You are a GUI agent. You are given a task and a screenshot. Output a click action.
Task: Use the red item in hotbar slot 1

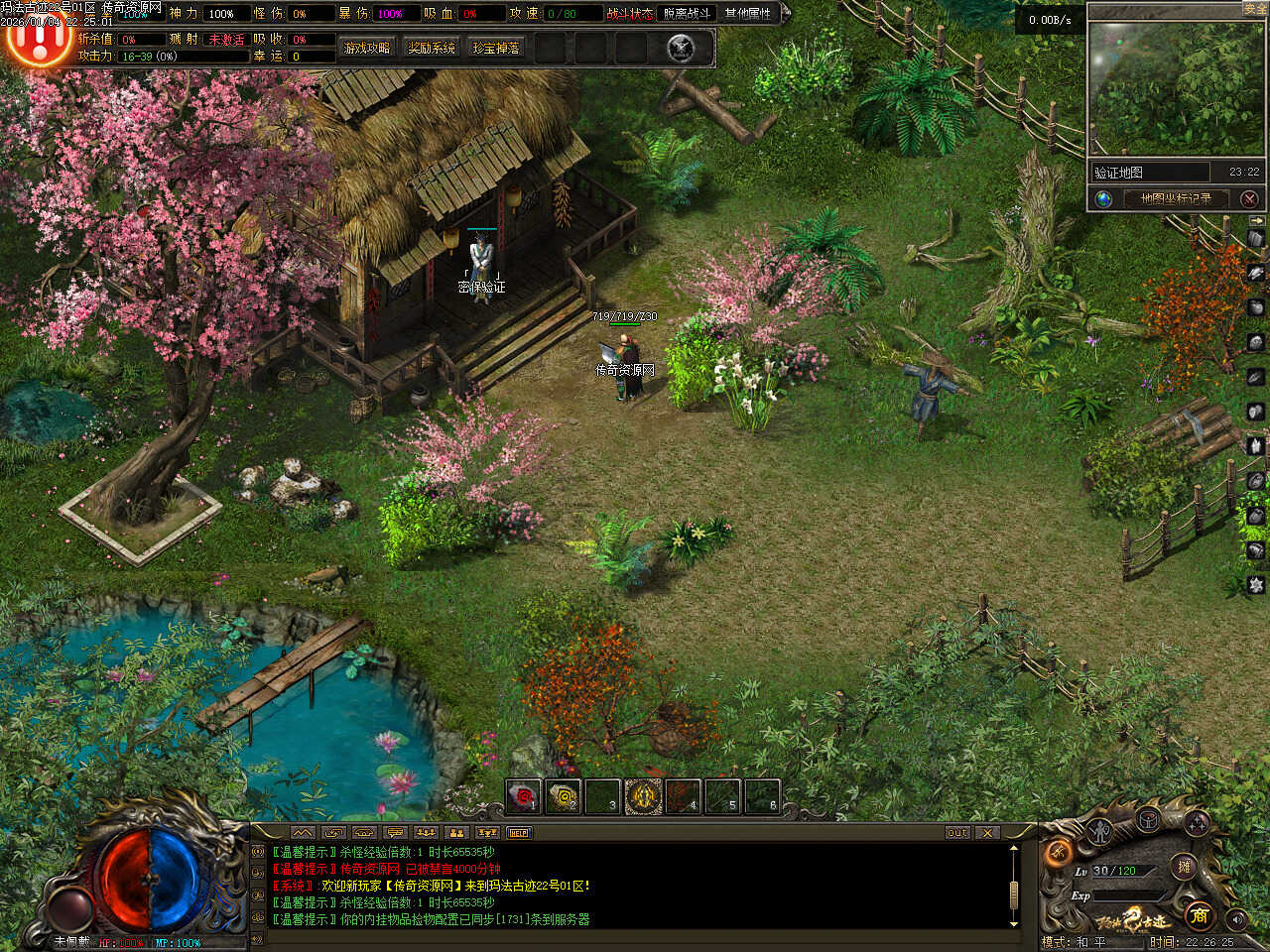(523, 795)
